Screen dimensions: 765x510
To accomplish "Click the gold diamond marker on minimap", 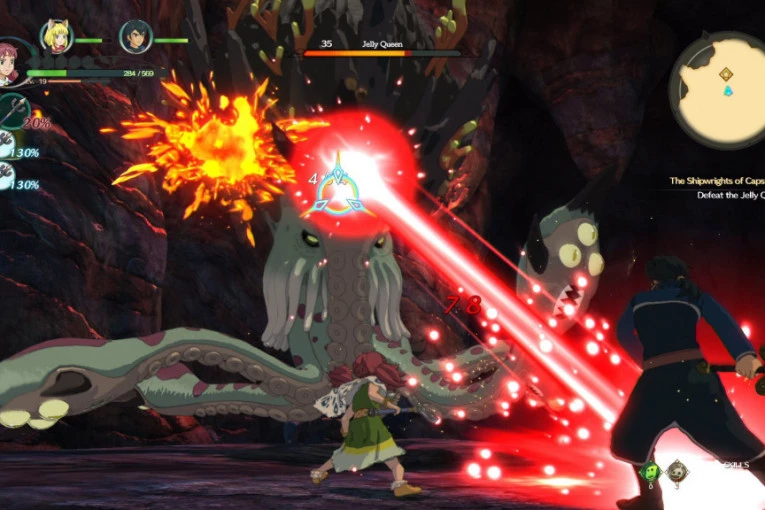I will click(x=726, y=74).
